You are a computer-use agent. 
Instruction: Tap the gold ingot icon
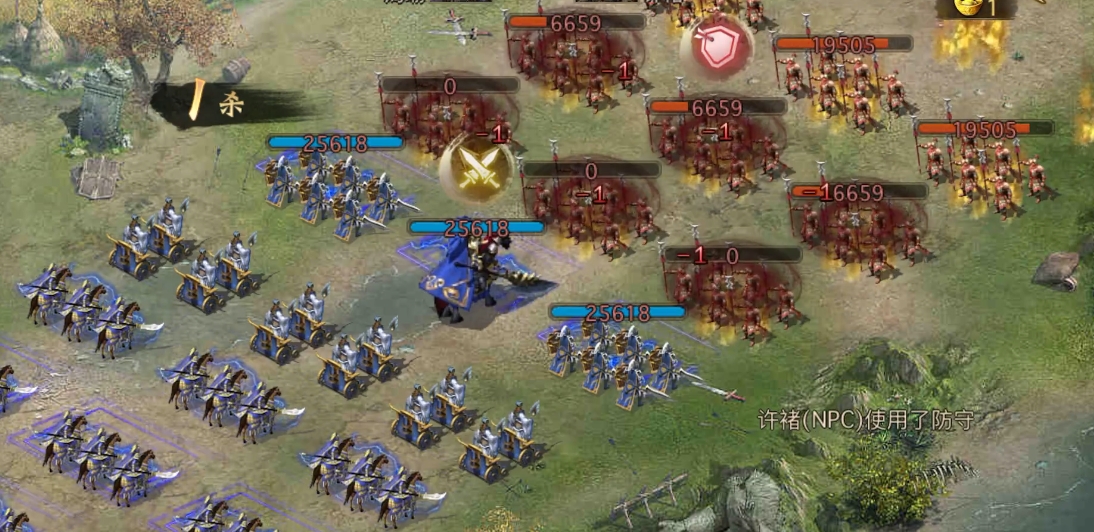click(x=968, y=7)
